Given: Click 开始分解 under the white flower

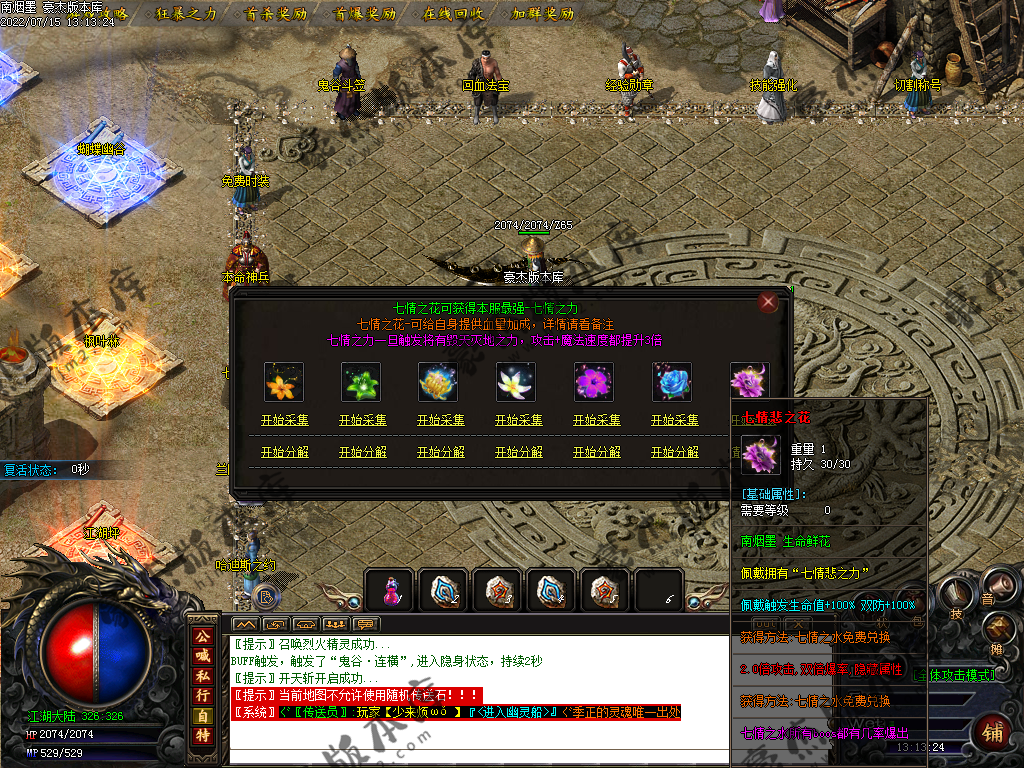Looking at the screenshot, I should [519, 452].
